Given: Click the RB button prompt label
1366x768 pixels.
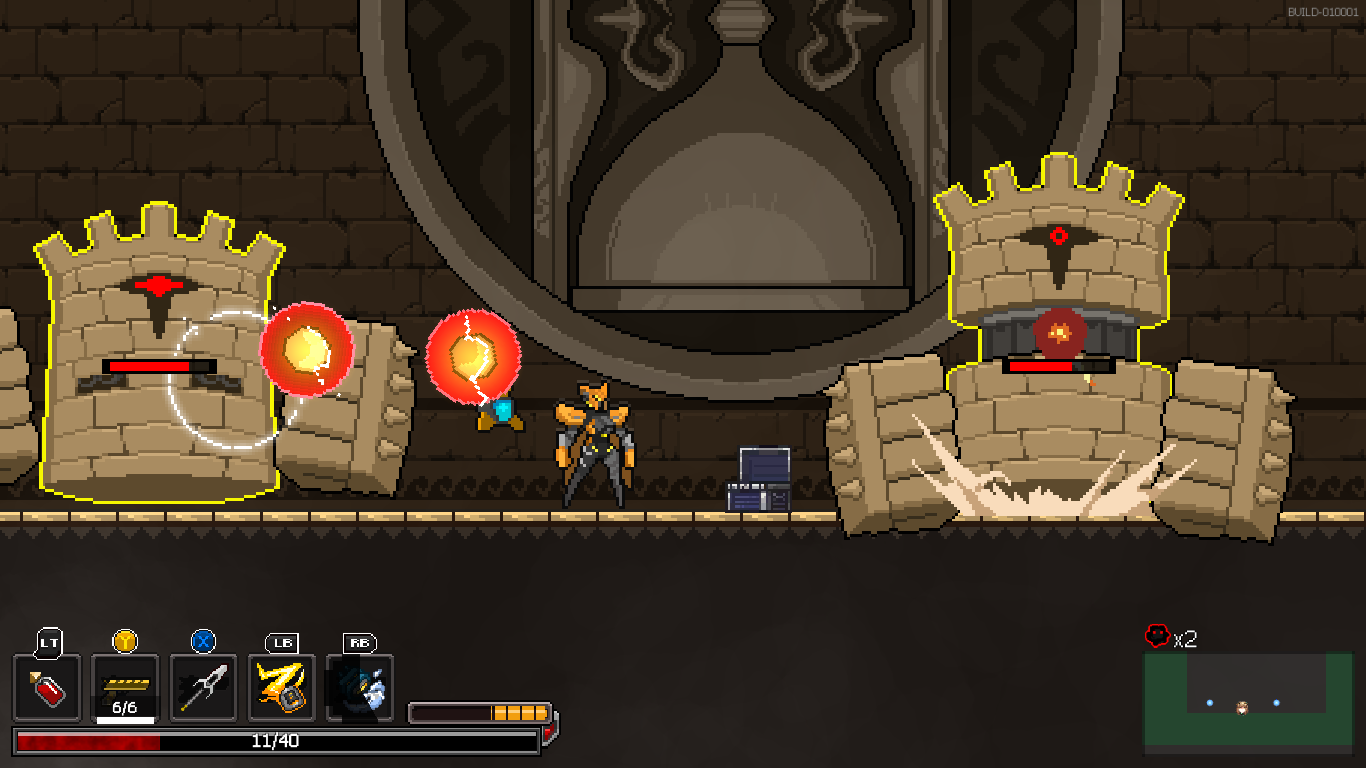Looking at the screenshot, I should [361, 643].
